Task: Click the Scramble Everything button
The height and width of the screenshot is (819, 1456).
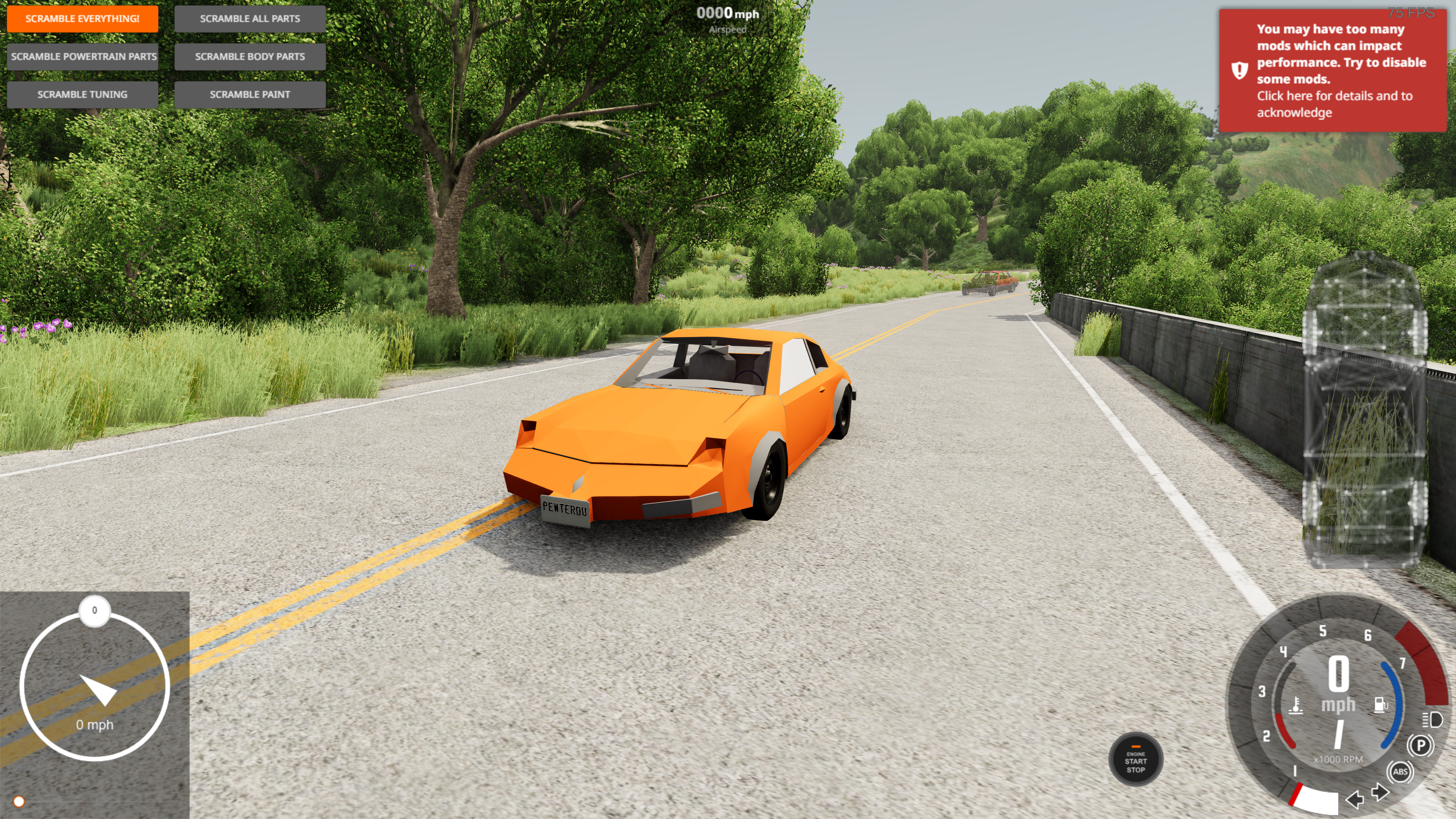Action: click(83, 19)
